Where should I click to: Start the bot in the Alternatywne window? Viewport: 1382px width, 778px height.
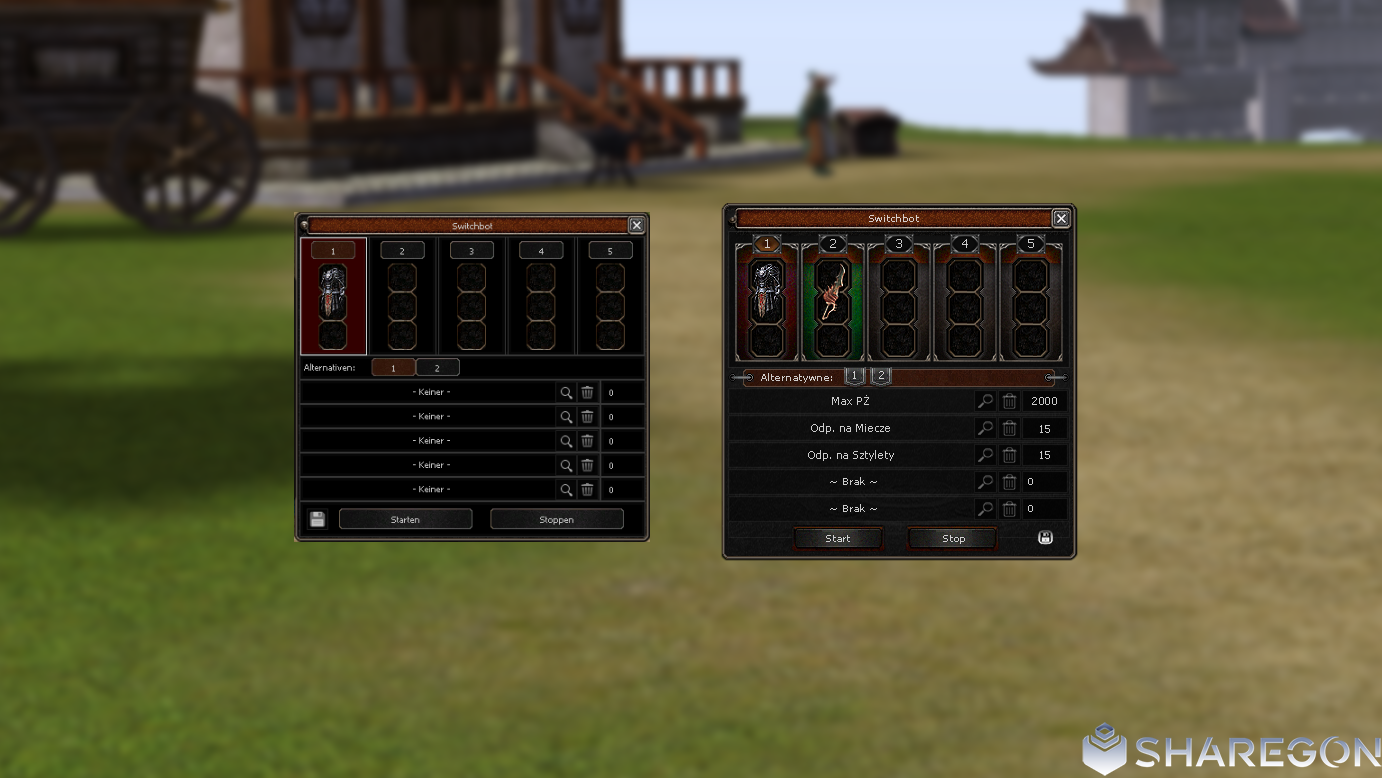point(838,538)
